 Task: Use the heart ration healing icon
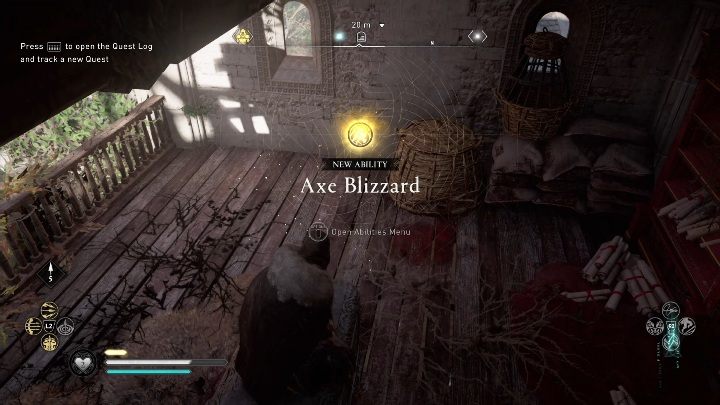click(x=82, y=362)
